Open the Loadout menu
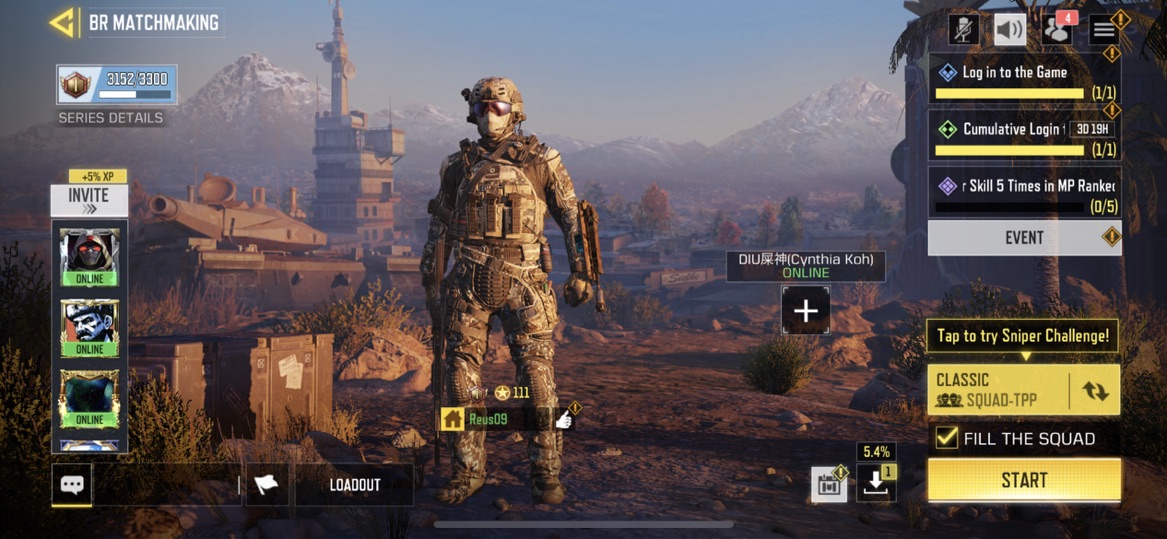Viewport: 1167px width, 539px height. tap(355, 485)
